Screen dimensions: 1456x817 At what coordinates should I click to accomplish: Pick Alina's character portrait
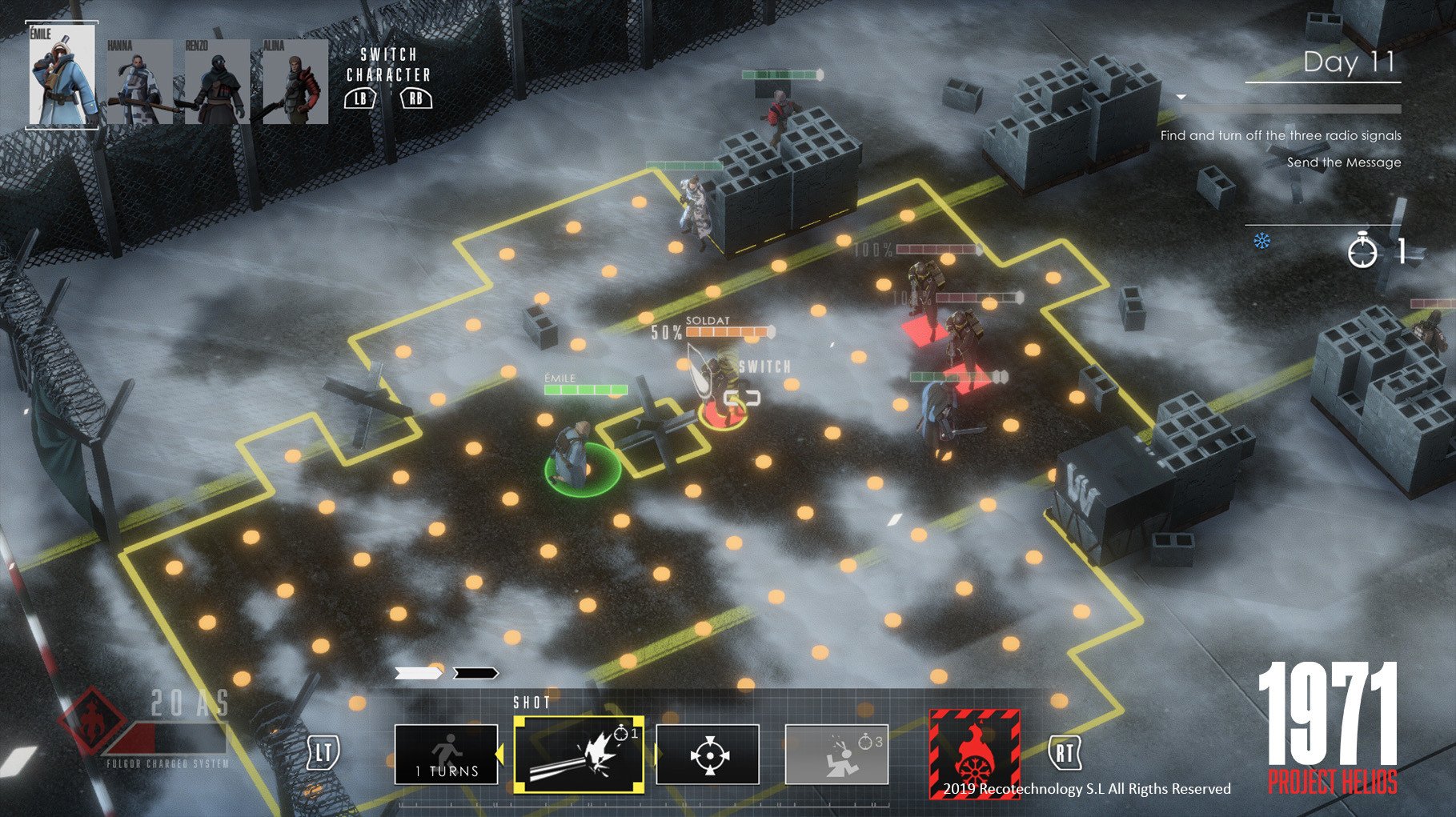[295, 82]
